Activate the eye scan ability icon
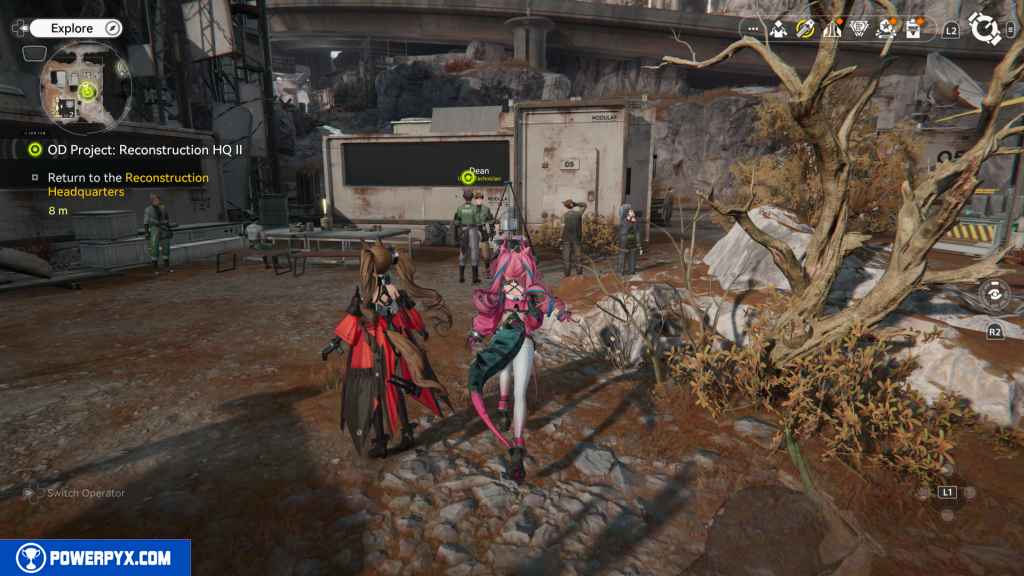 994,295
